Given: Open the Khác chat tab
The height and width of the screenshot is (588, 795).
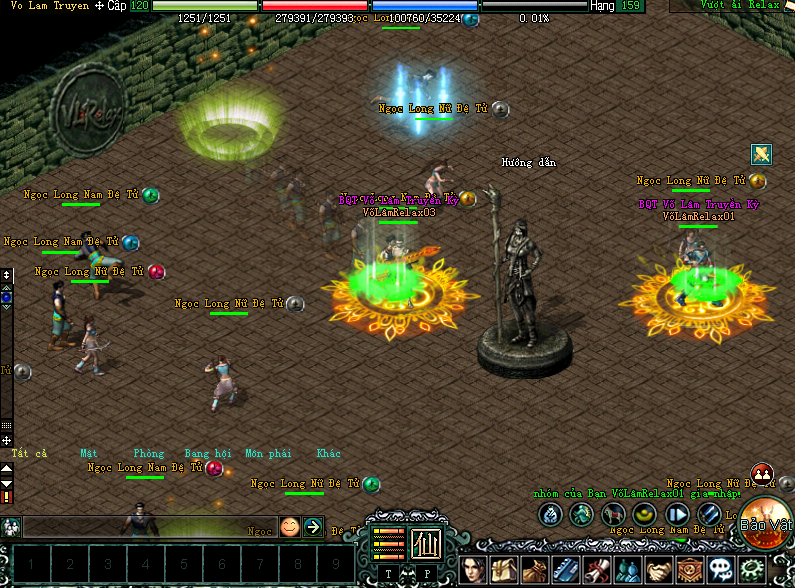Looking at the screenshot, I should 329,453.
